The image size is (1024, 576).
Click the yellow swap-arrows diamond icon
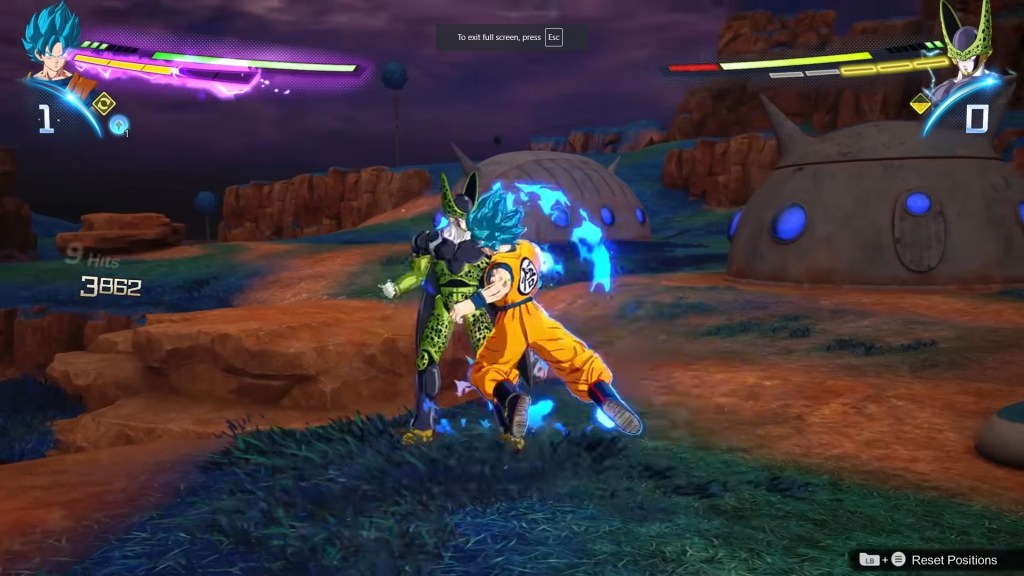point(103,103)
